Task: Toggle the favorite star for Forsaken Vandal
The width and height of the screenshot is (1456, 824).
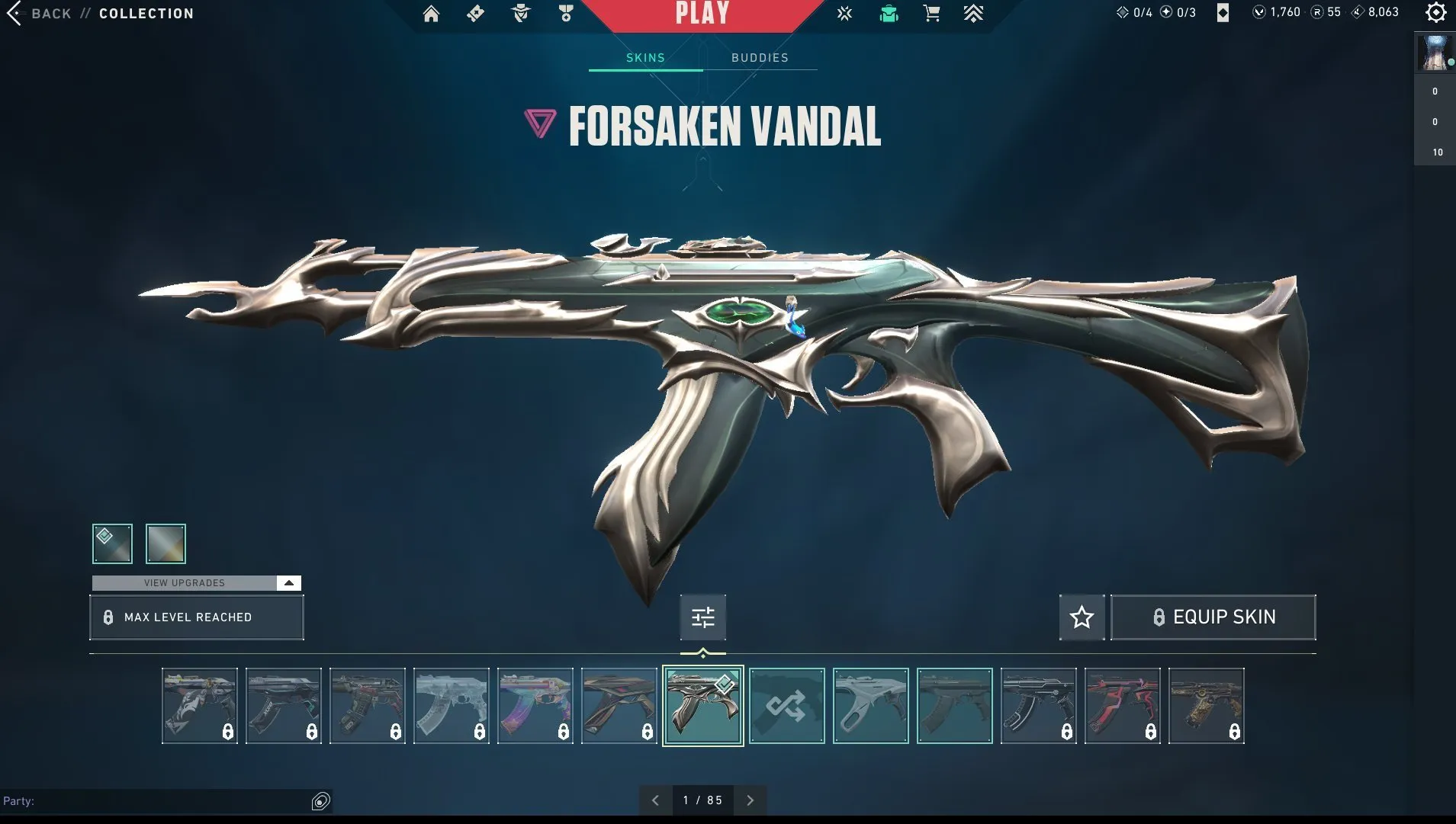Action: (1082, 617)
